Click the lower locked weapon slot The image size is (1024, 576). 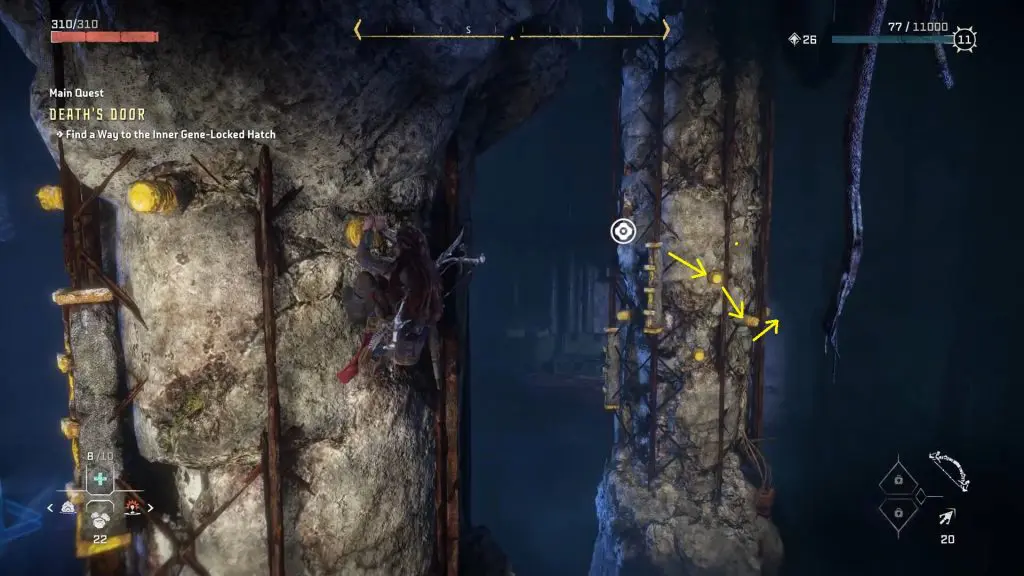click(898, 512)
